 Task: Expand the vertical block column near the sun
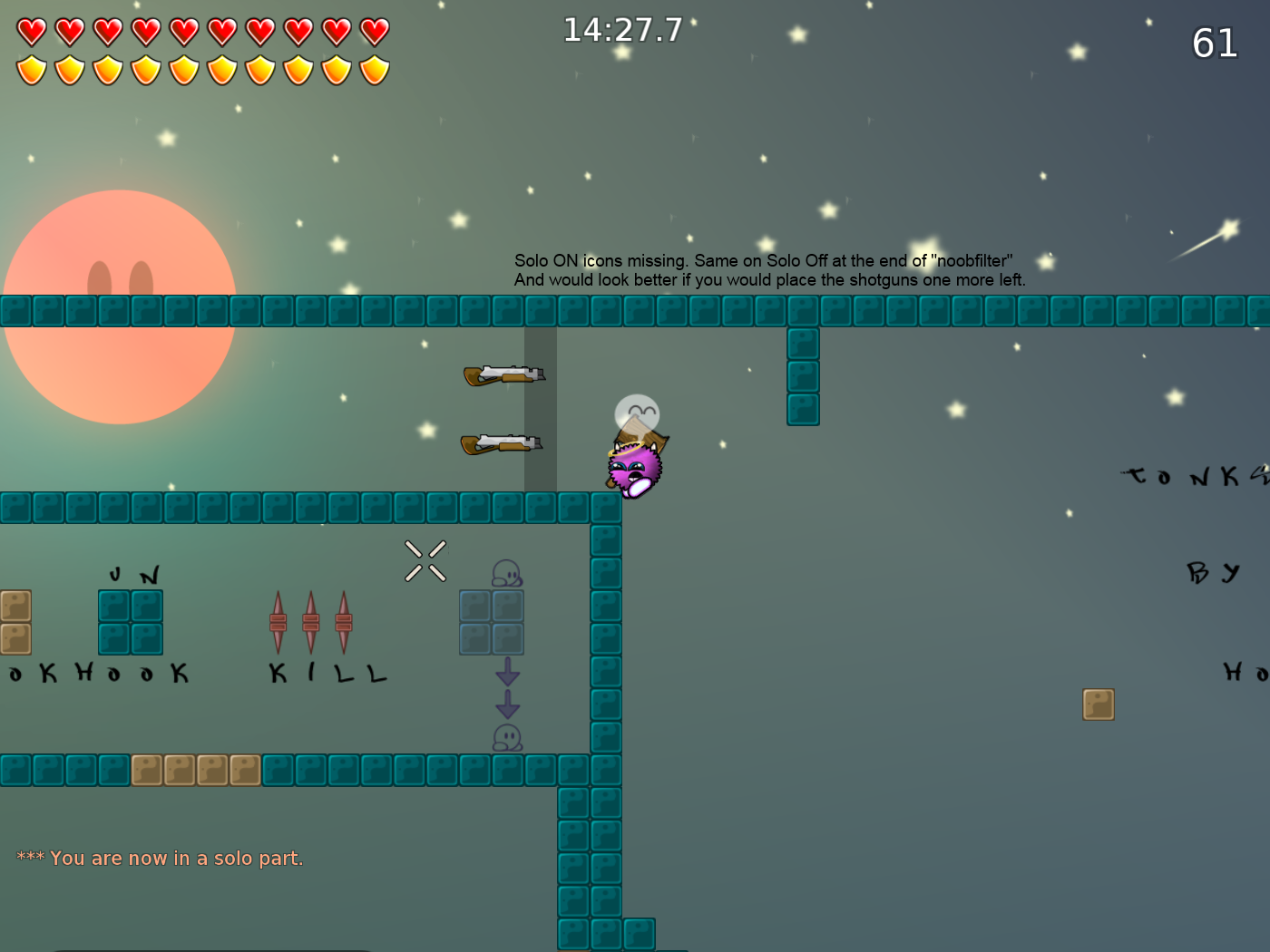click(803, 376)
